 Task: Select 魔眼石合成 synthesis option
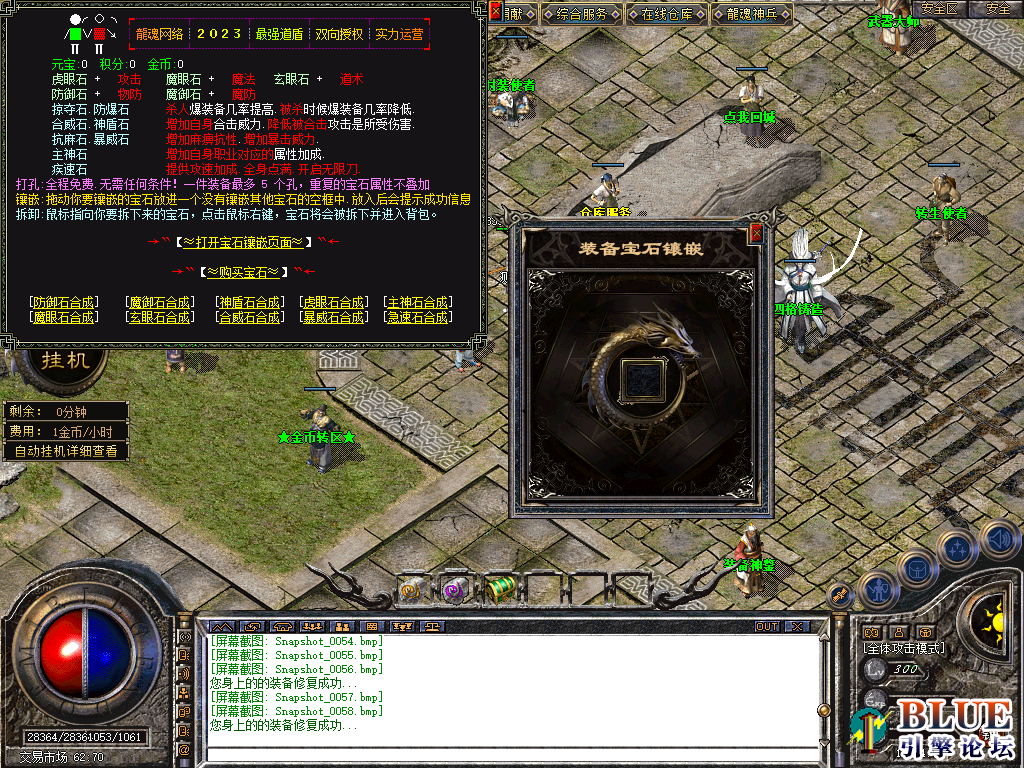(x=65, y=317)
